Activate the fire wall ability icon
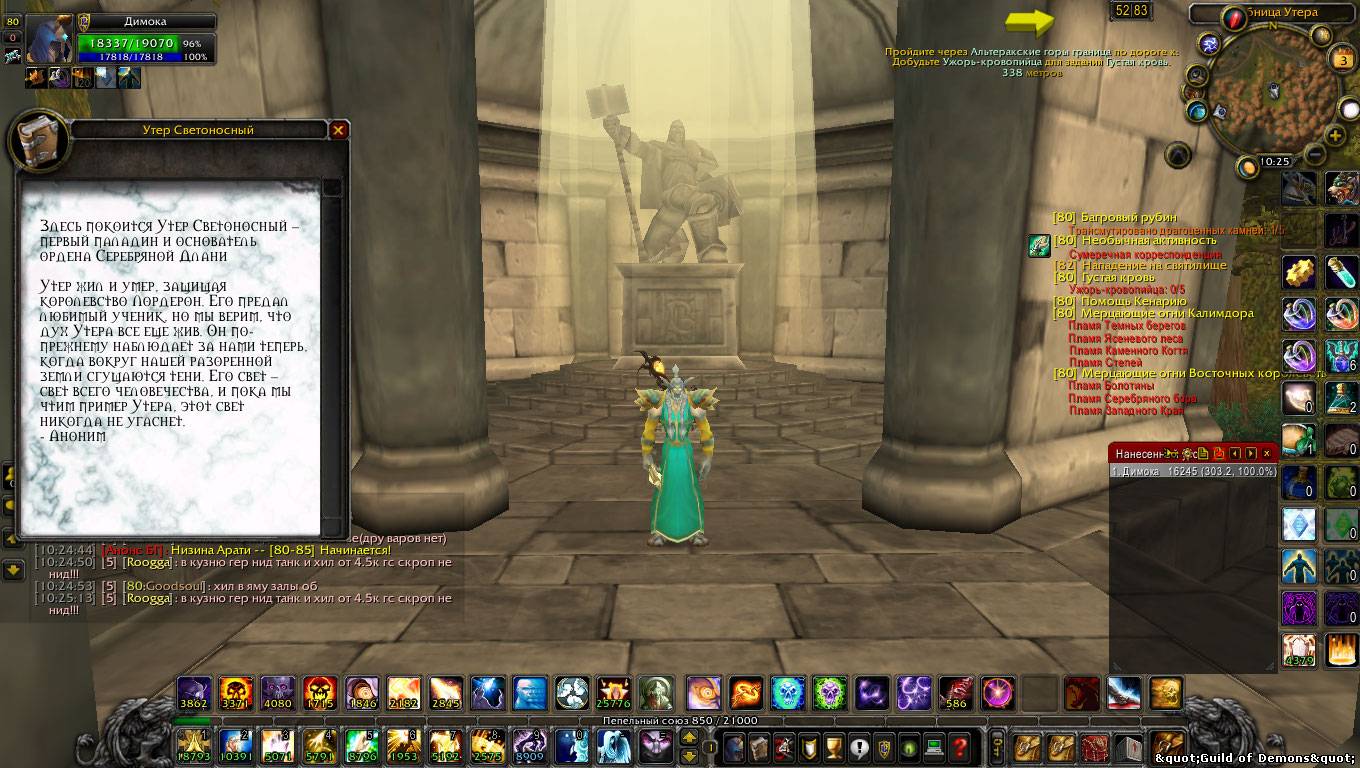The width and height of the screenshot is (1360, 768). point(1342,650)
